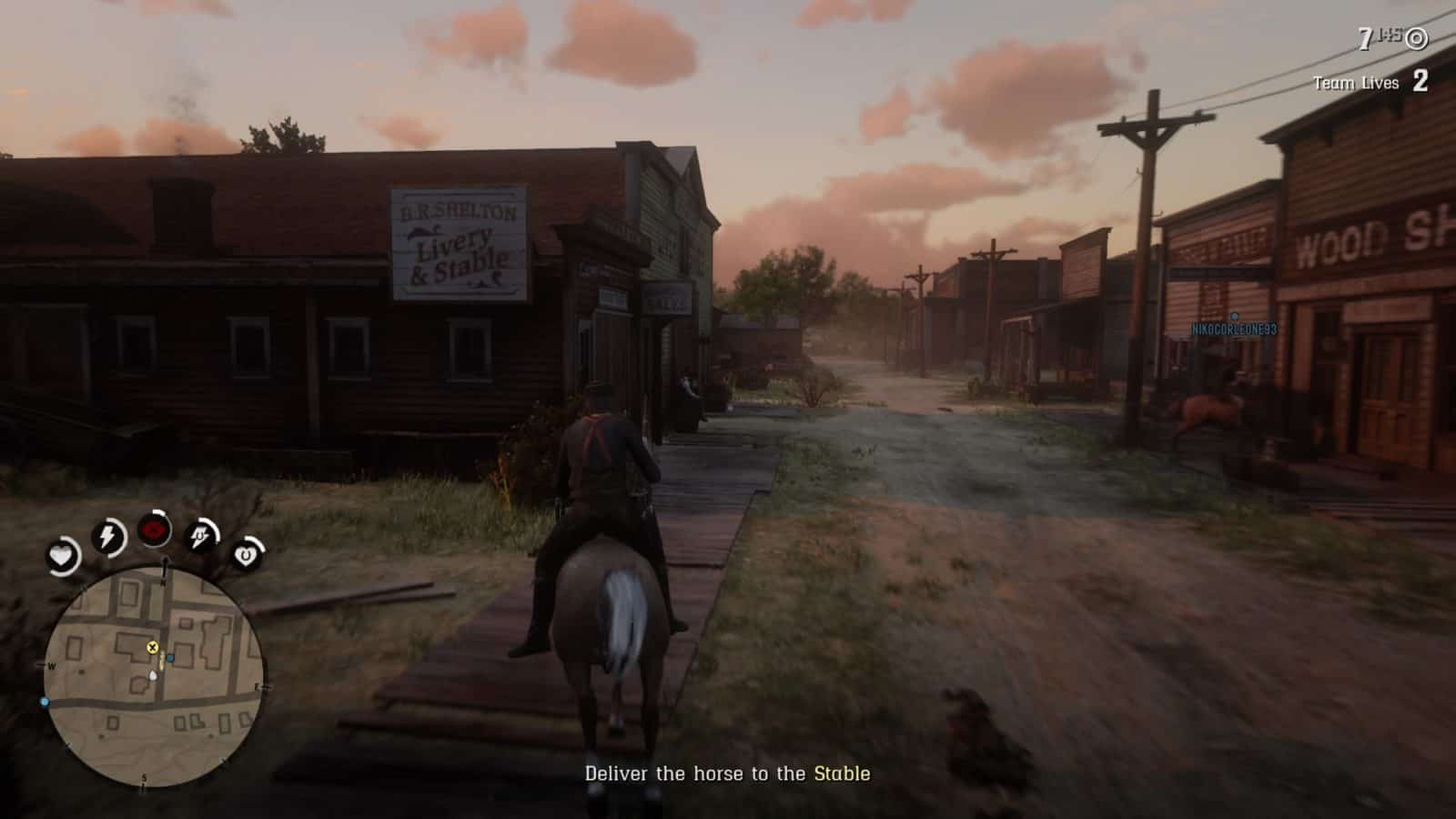
Task: Select the horse stamina bolt icon
Action: (203, 537)
